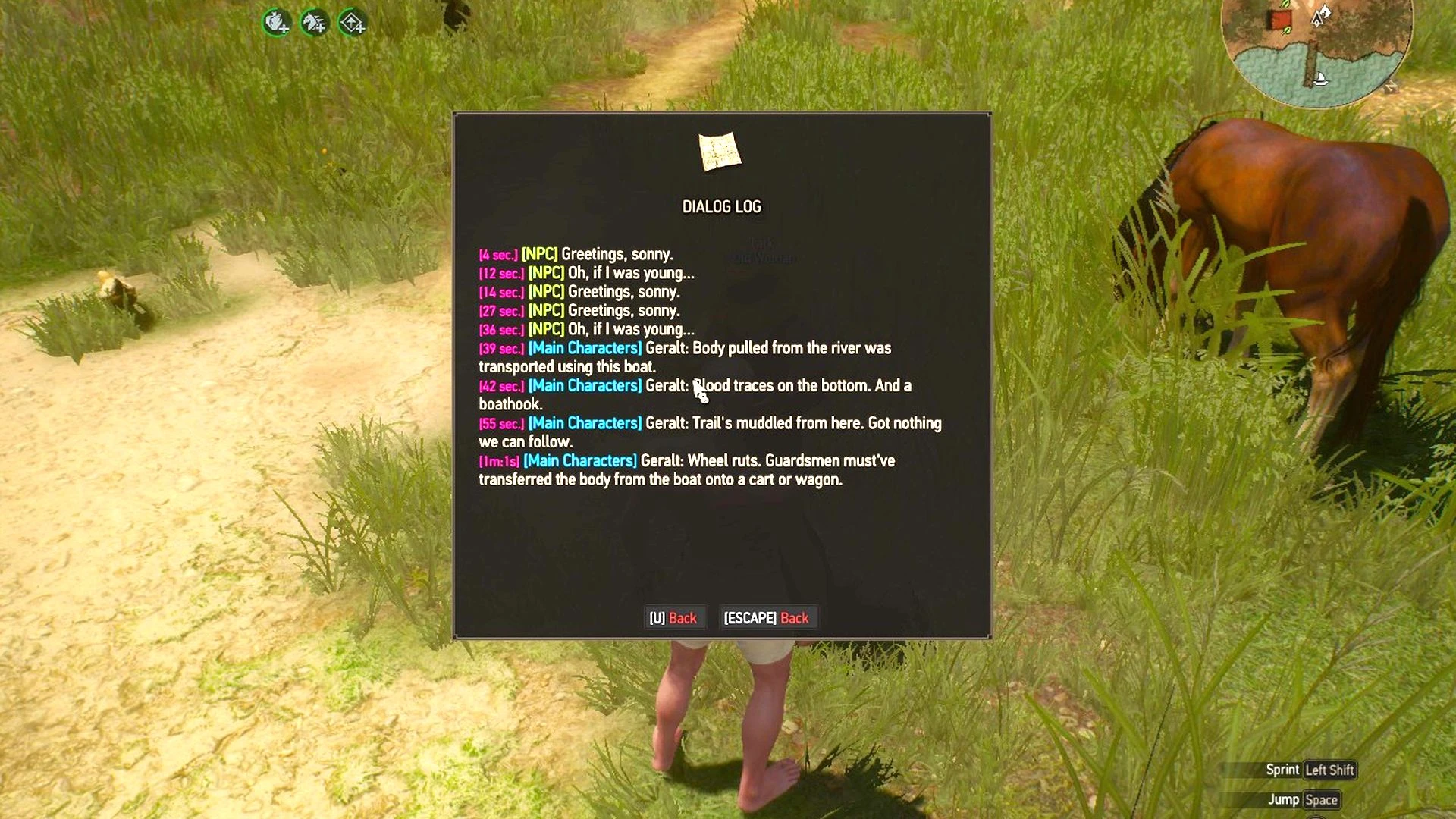Image resolution: width=1456 pixels, height=819 pixels.
Task: Click the [NPC] label on 12 sec entry
Action: click(546, 273)
